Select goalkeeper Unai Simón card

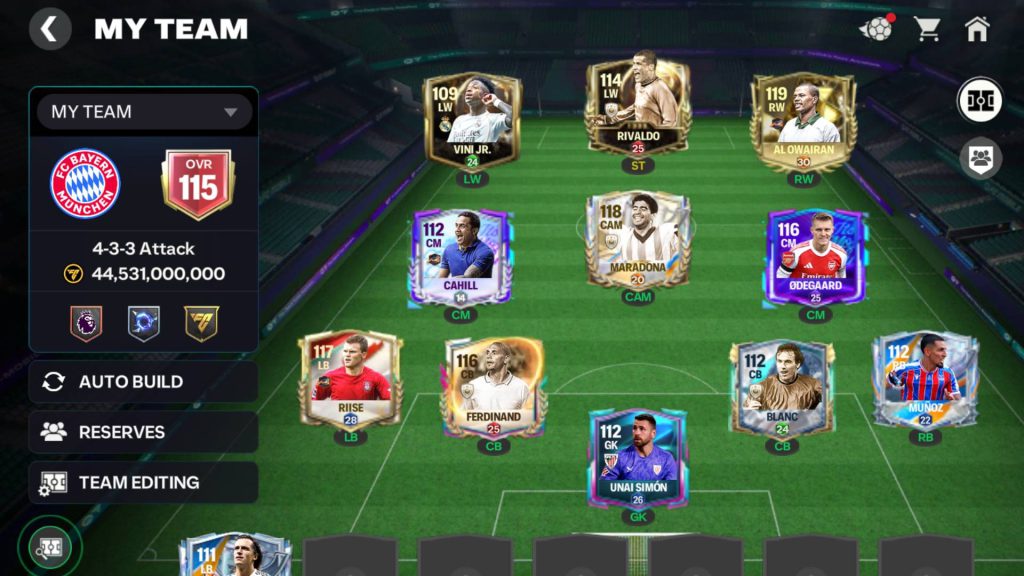pos(637,458)
